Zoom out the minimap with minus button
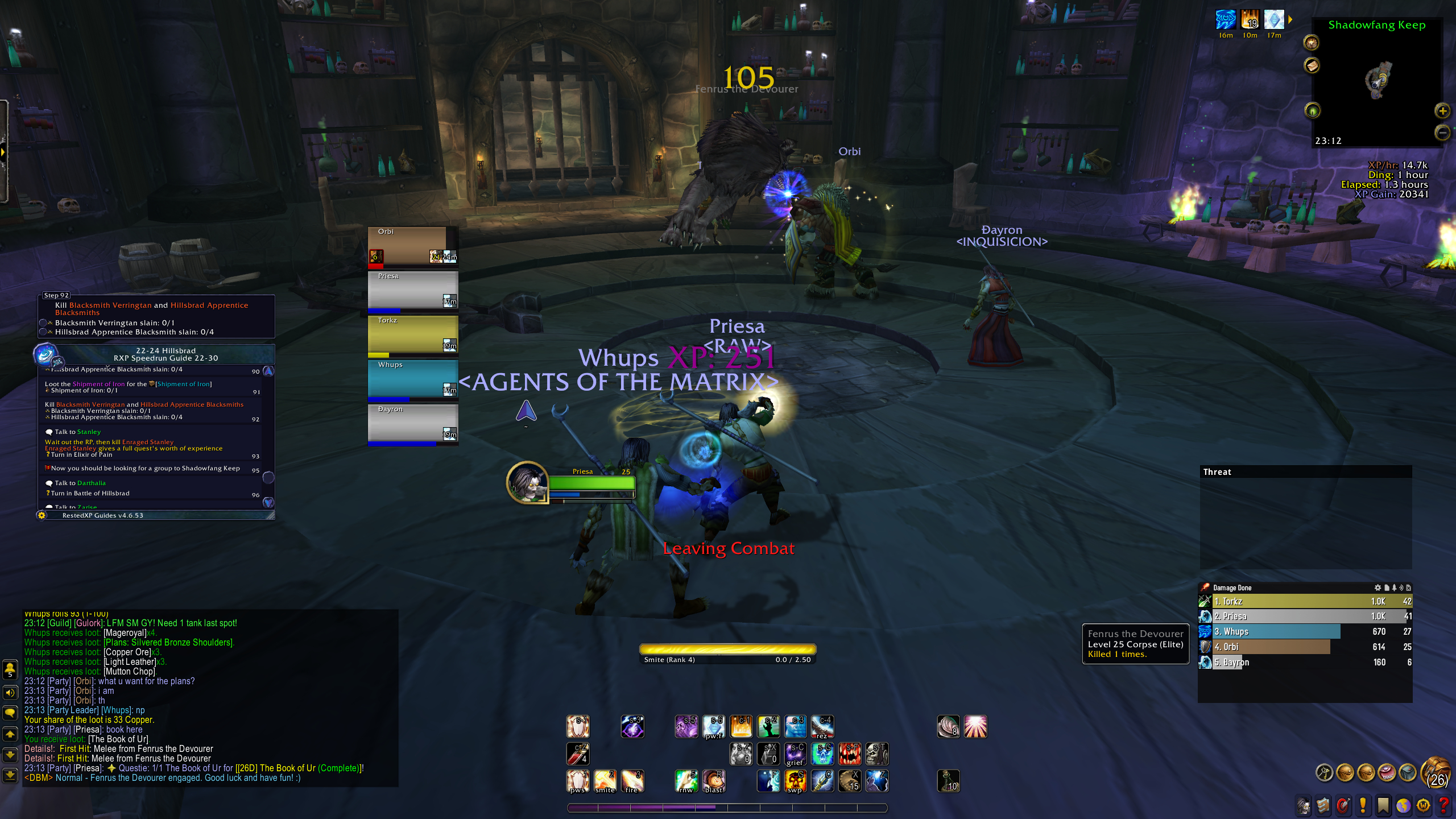Screen dimensions: 1456x819 point(1442,133)
